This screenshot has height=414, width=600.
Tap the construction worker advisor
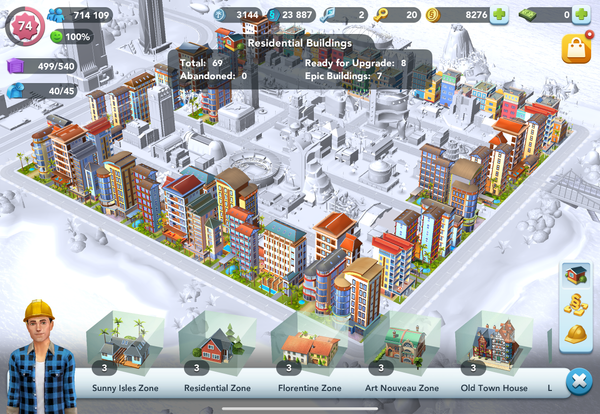tap(39, 355)
